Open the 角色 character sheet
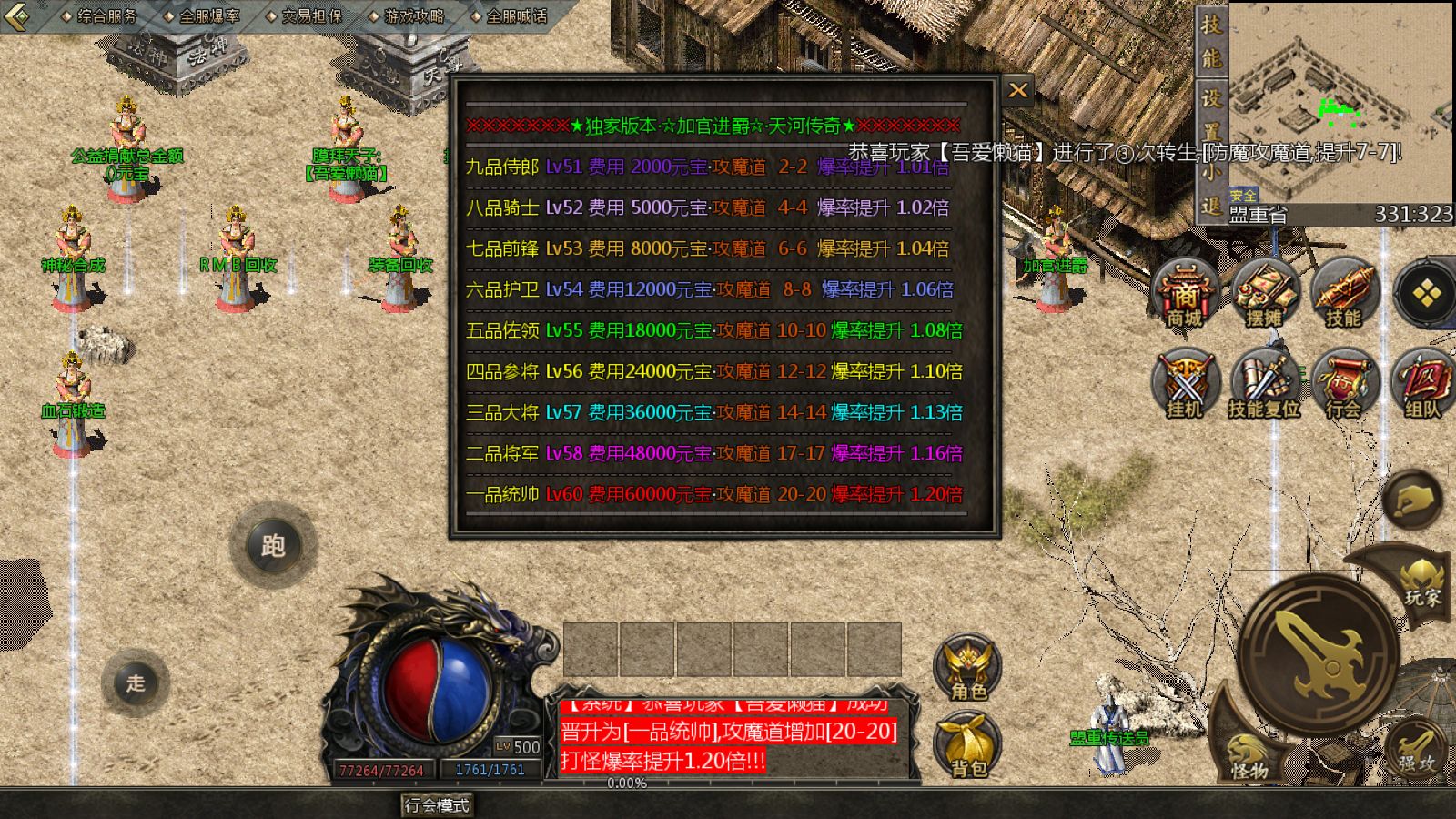The width and height of the screenshot is (1456, 819). tap(967, 668)
